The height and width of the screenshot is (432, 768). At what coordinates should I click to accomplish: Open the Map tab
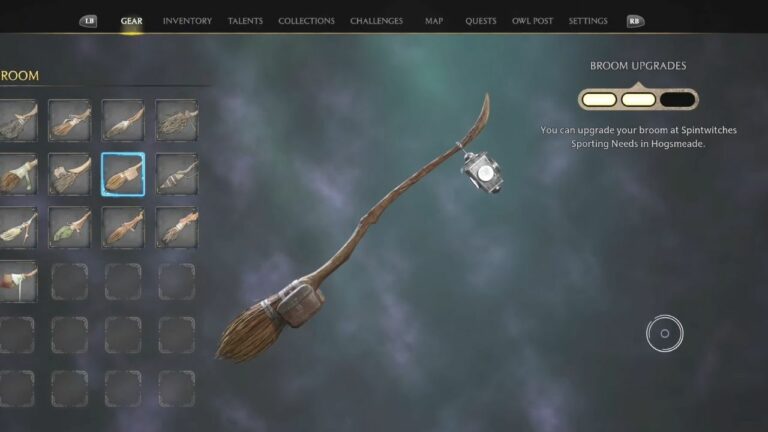coord(434,21)
